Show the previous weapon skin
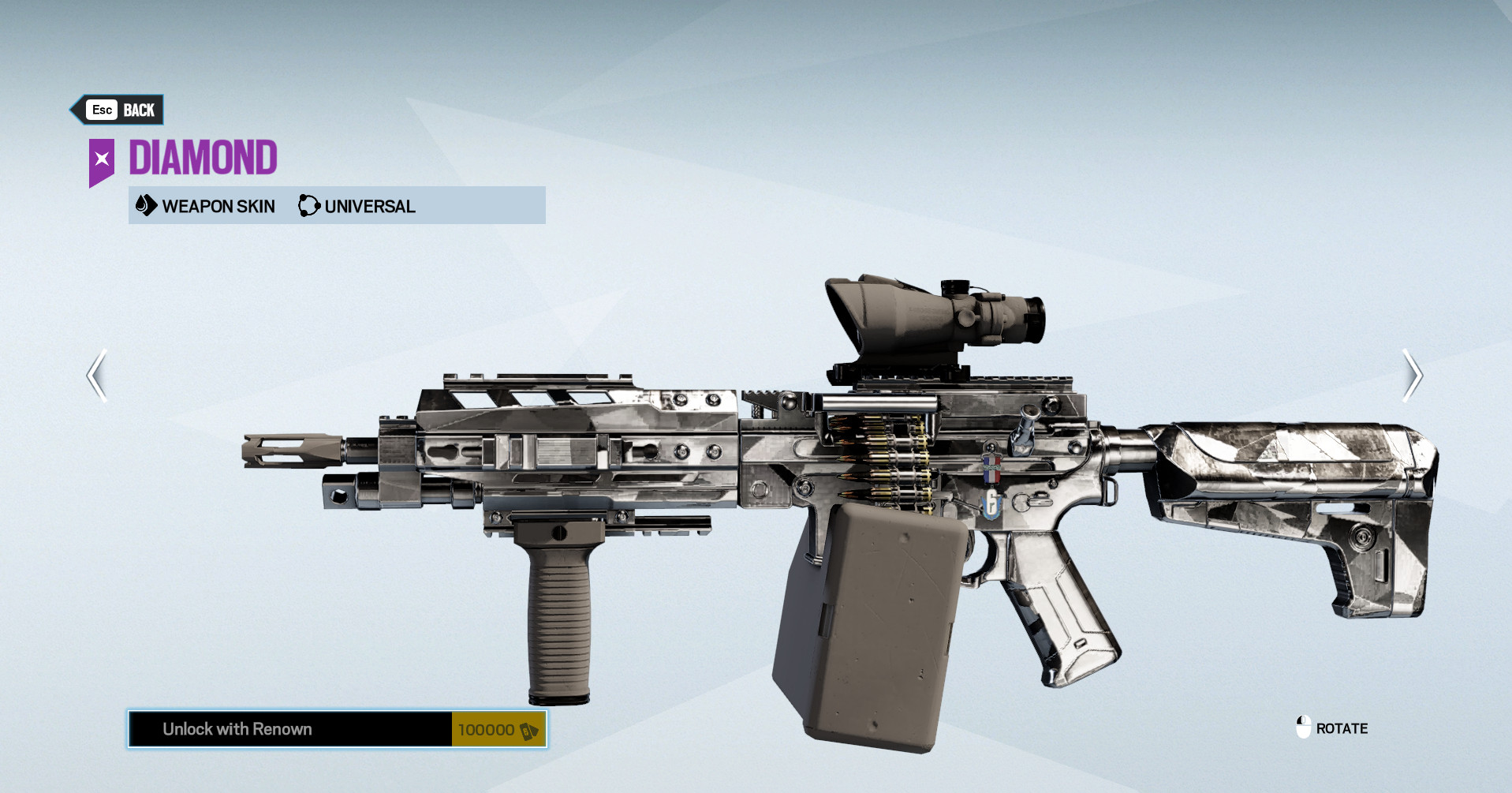 97,376
